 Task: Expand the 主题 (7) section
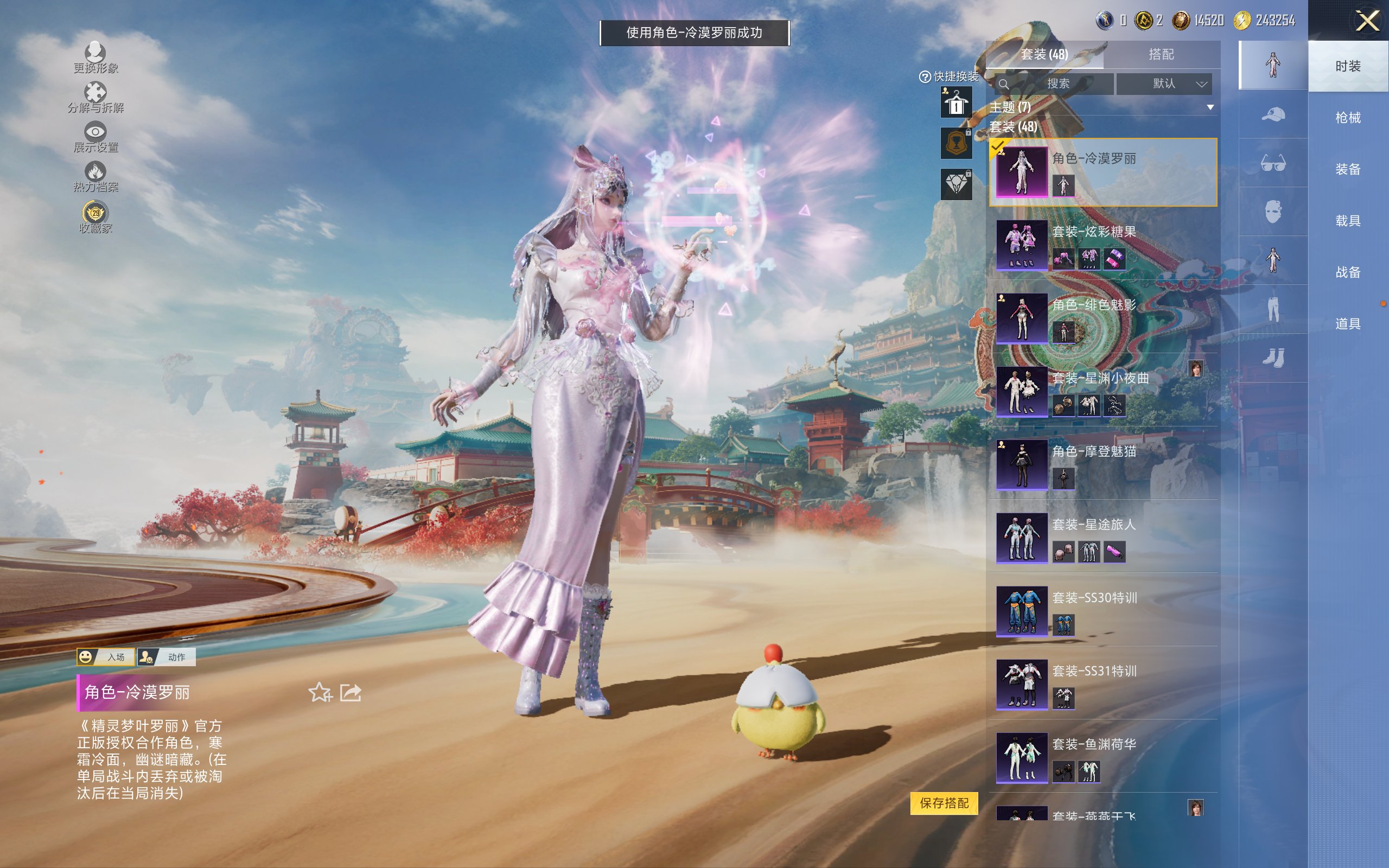point(1210,107)
